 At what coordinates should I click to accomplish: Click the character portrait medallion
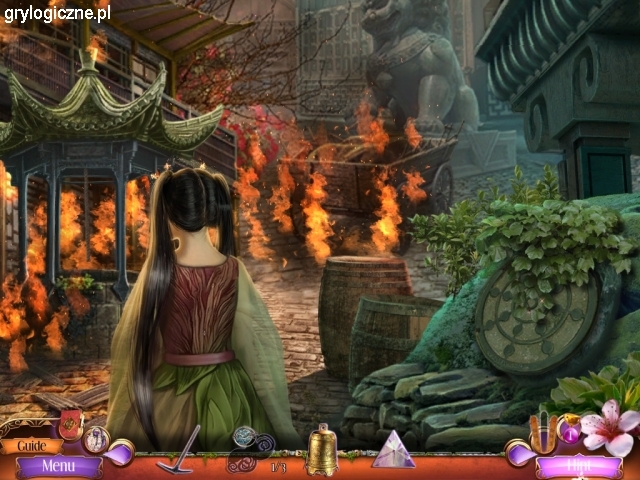click(98, 438)
